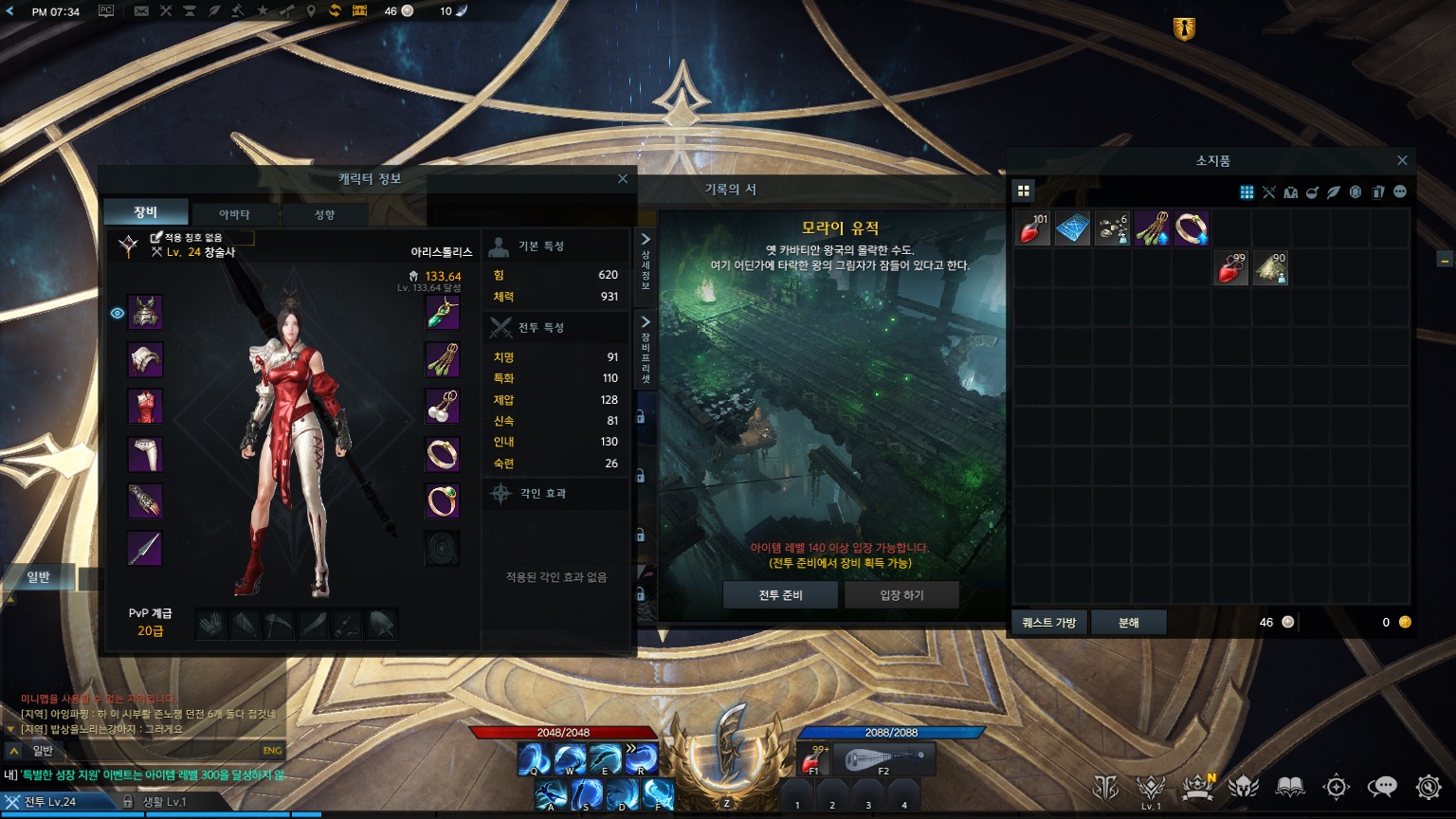
Task: Close the character info window
Action: (x=622, y=178)
